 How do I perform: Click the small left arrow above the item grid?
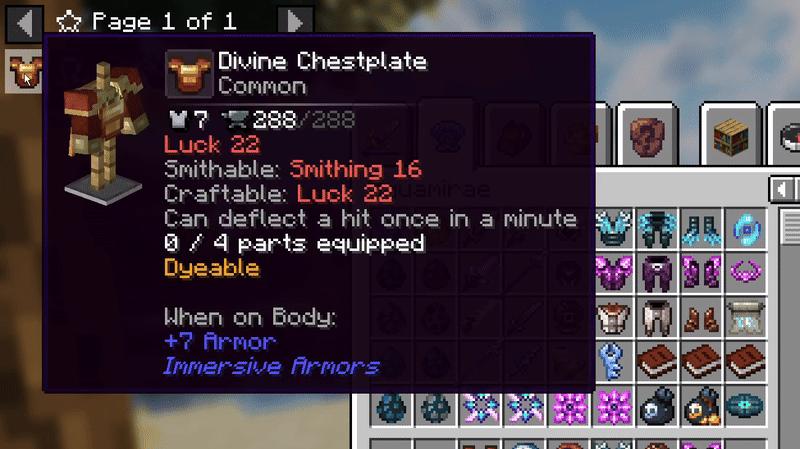778,189
